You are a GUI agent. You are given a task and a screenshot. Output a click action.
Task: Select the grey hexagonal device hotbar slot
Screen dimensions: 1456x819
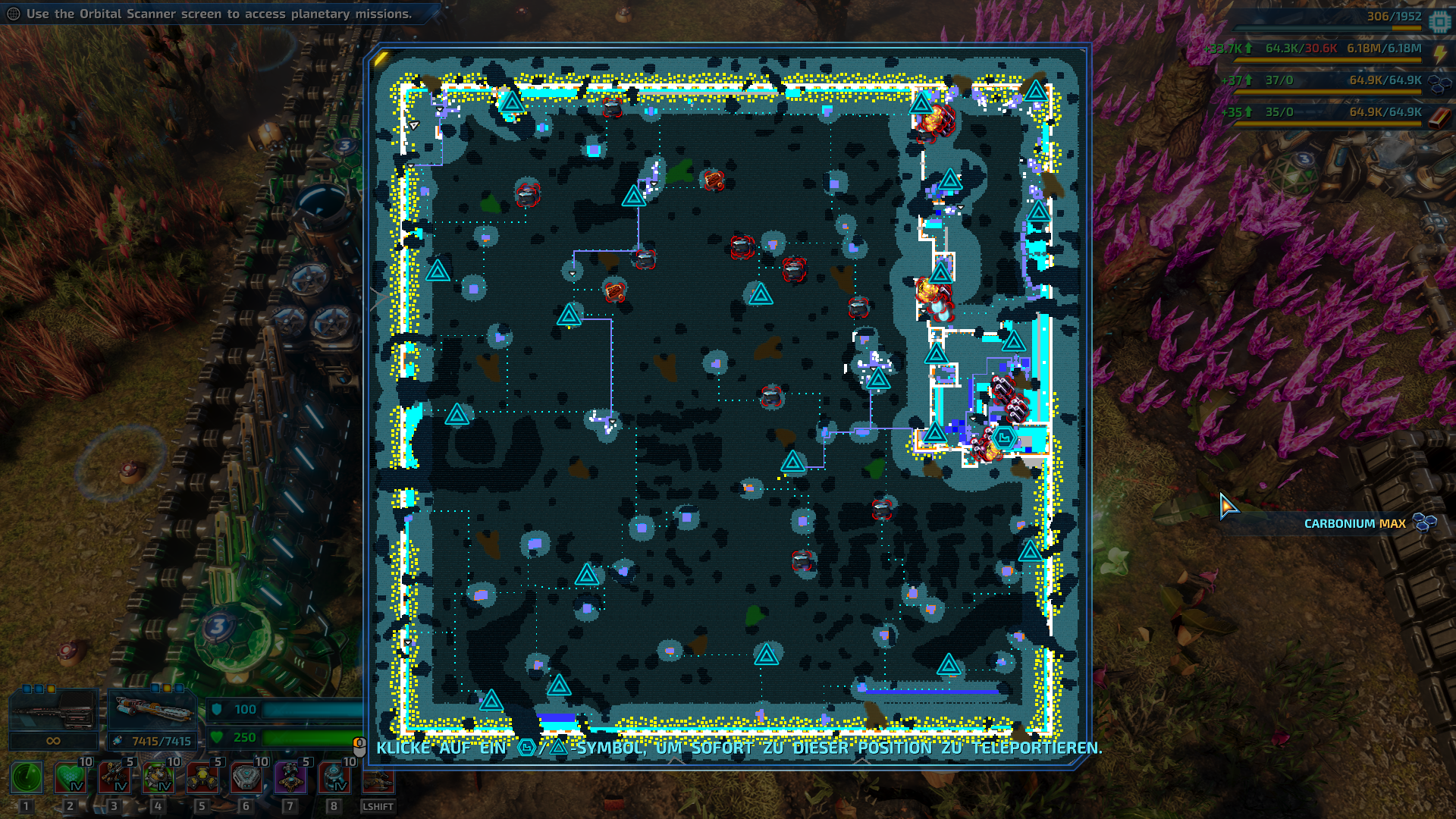(246, 778)
